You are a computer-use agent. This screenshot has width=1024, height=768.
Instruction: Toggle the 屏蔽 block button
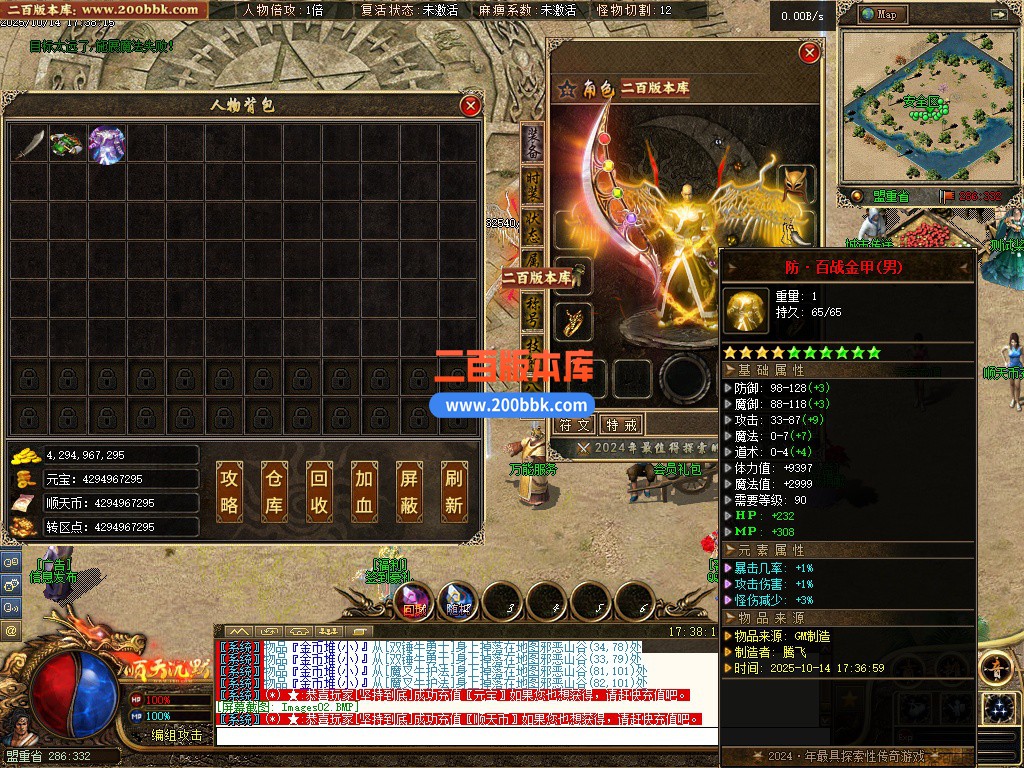pyautogui.click(x=408, y=492)
